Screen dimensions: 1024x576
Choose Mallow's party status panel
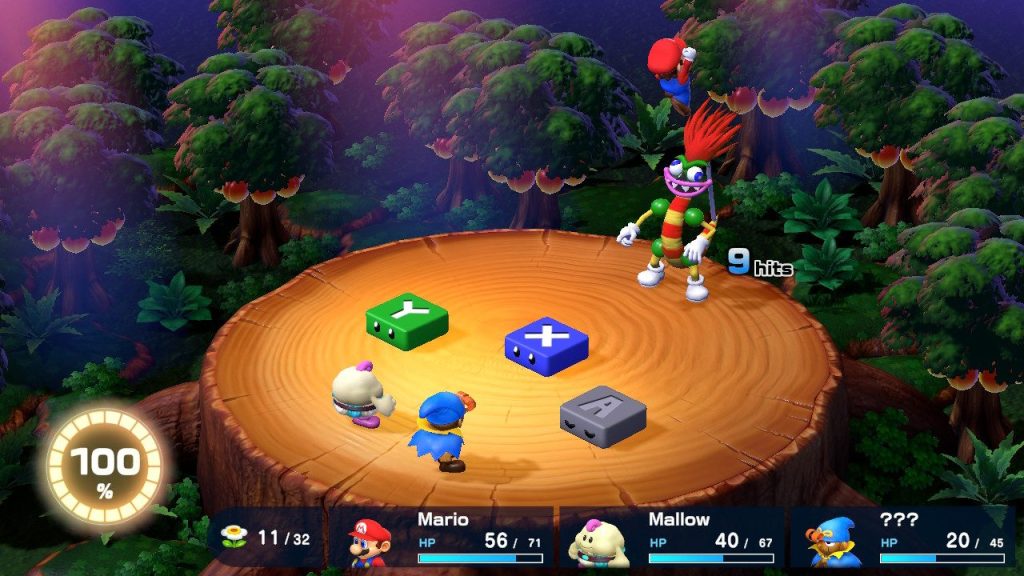tap(672, 538)
